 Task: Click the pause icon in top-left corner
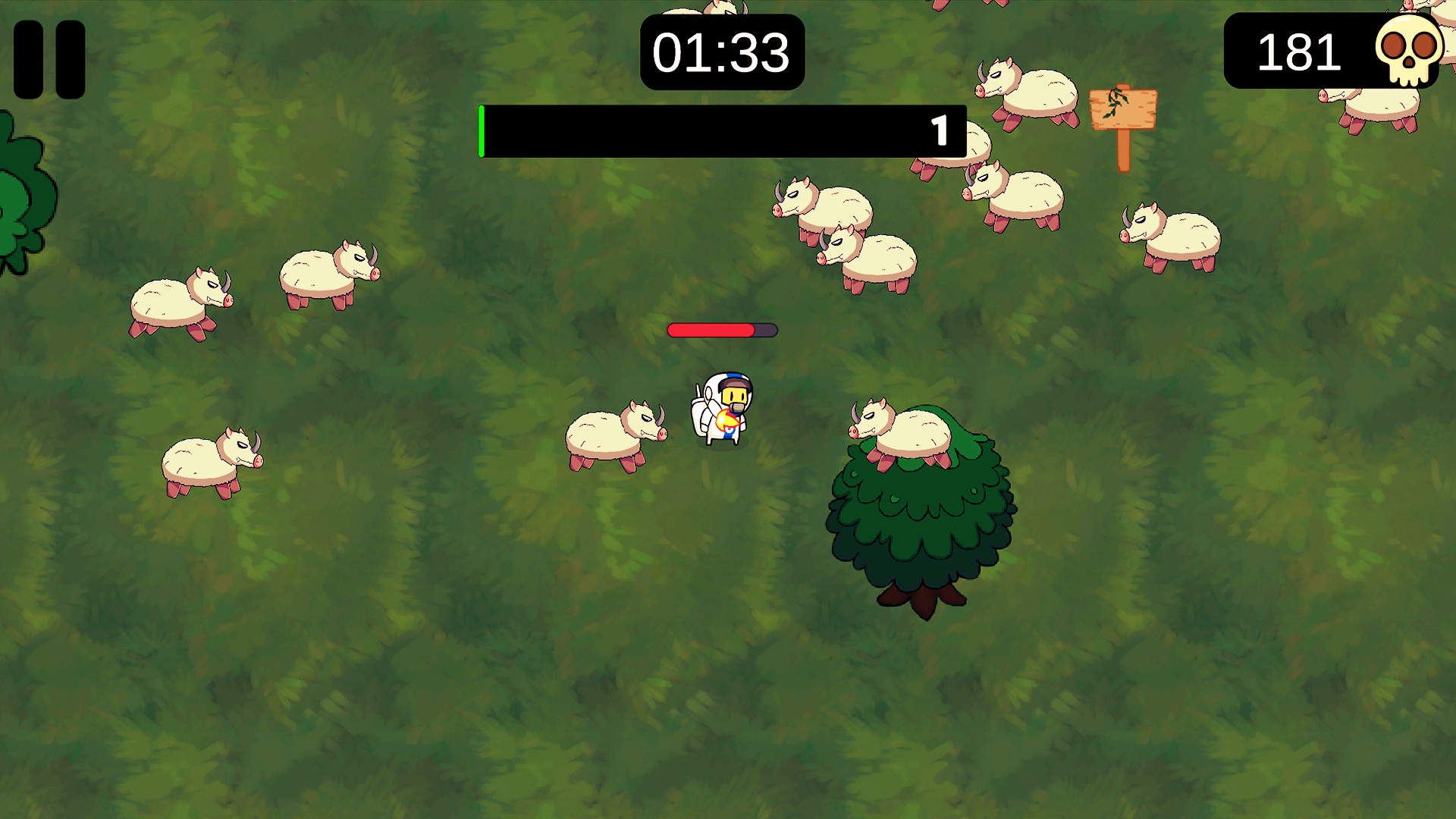pos(48,58)
